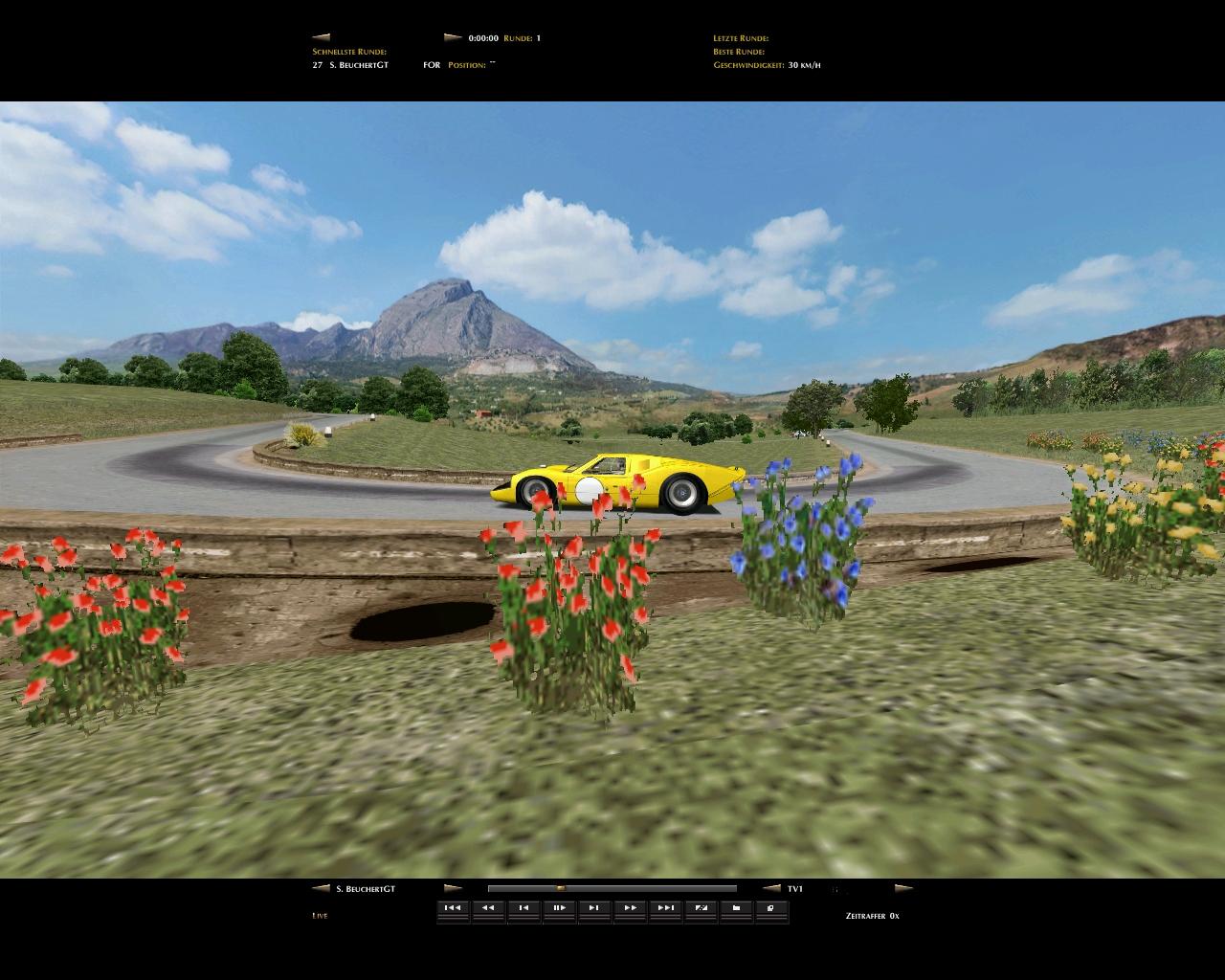Jump to the start of the replay
Viewport: 1225px width, 980px height.
click(453, 908)
